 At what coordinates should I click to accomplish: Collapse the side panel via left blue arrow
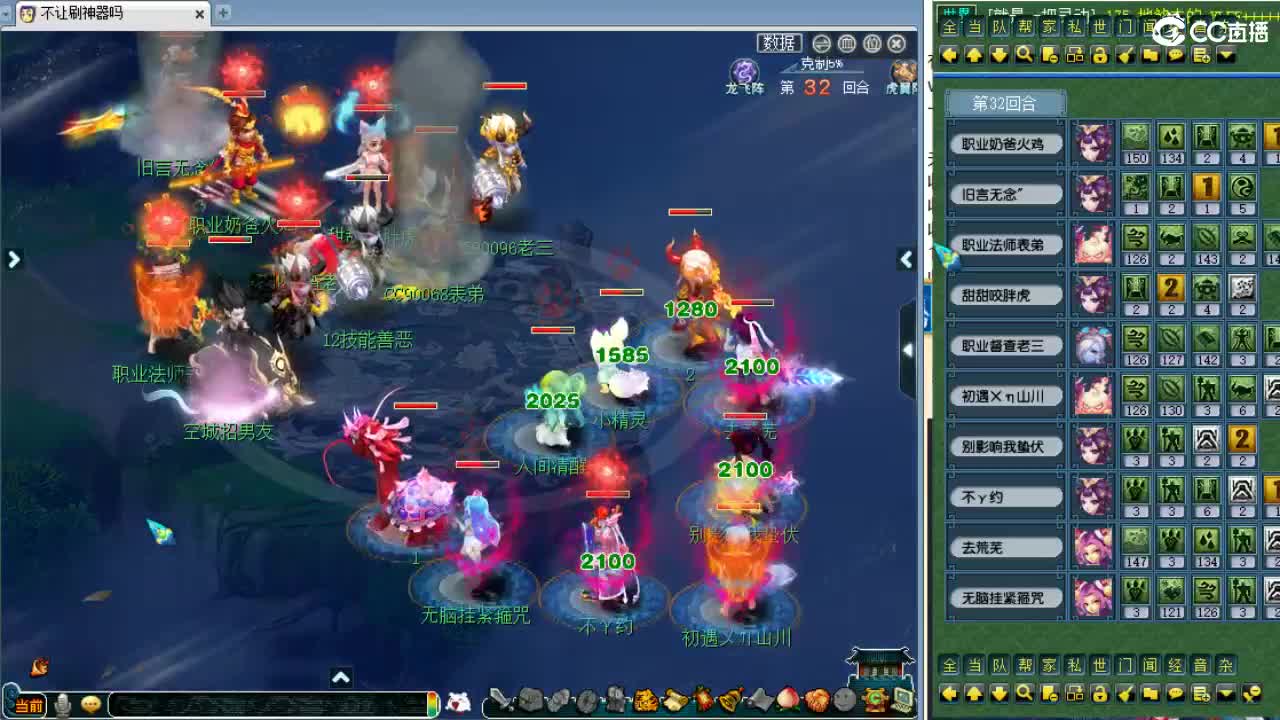click(x=14, y=258)
